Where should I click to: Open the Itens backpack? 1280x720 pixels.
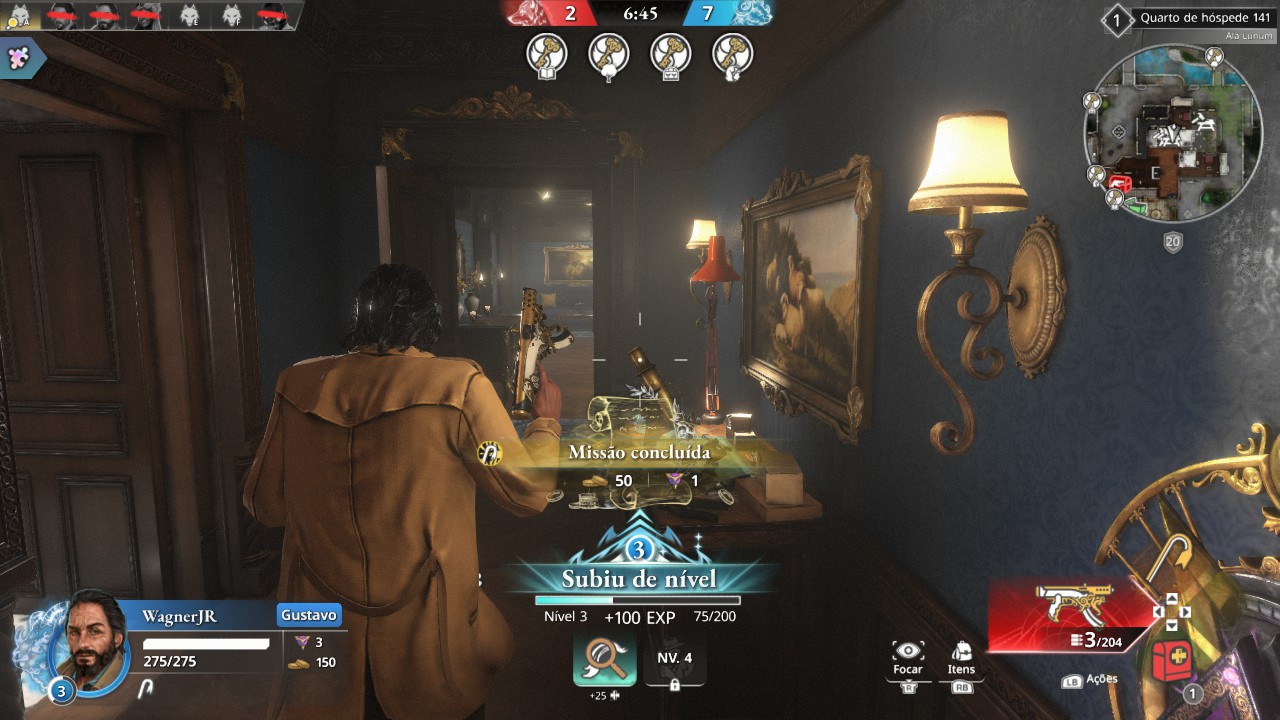point(961,655)
